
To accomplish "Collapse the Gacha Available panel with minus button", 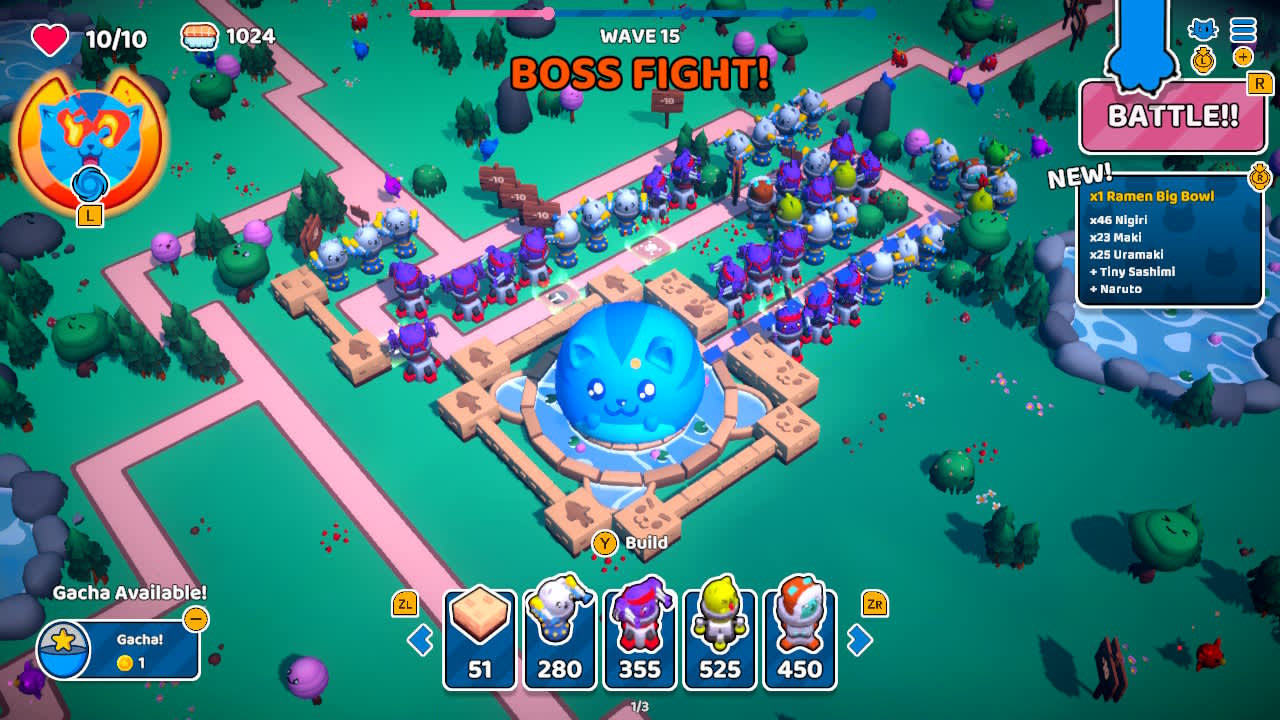I will click(196, 620).
